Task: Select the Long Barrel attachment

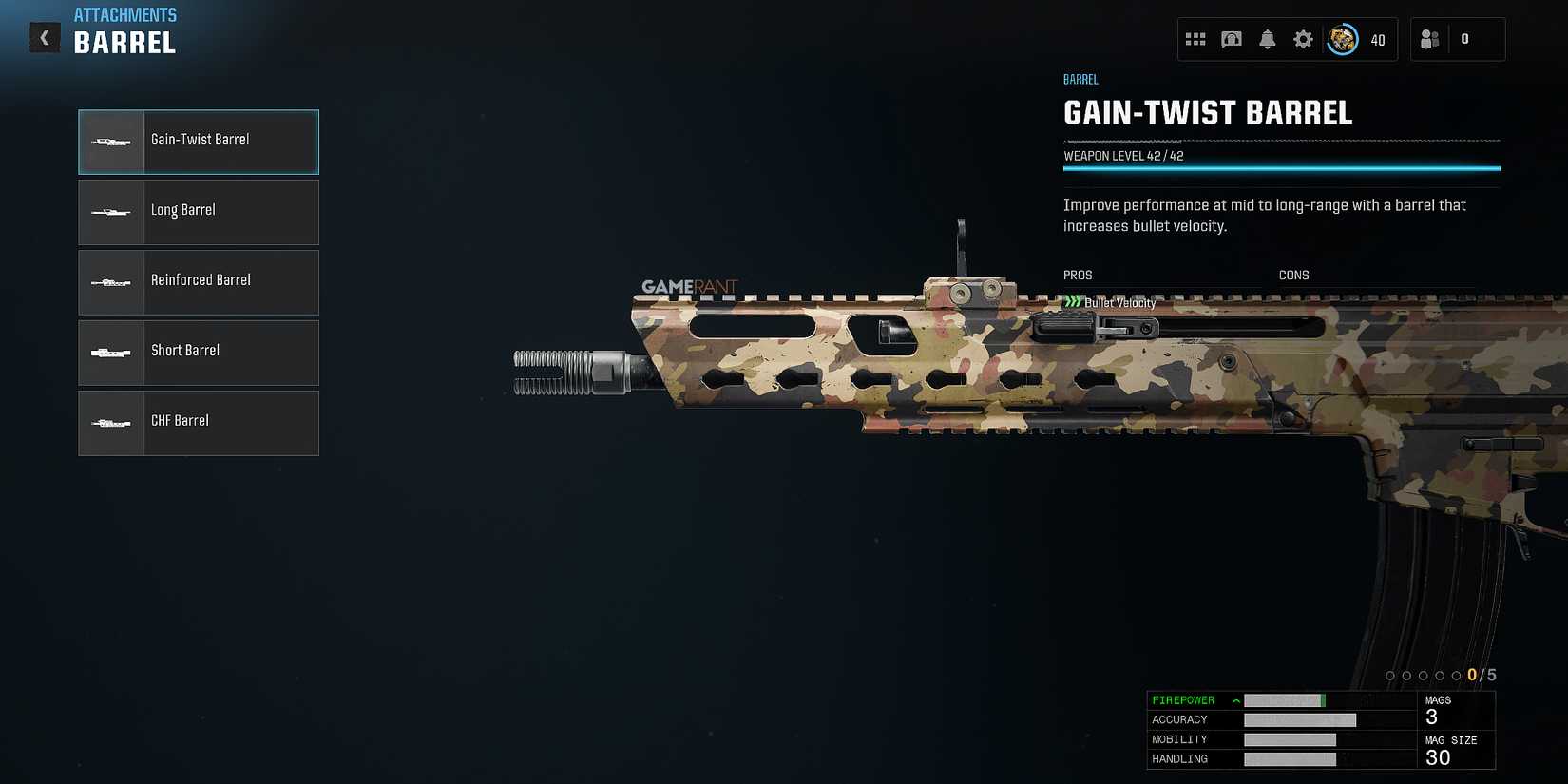Action: (x=198, y=211)
